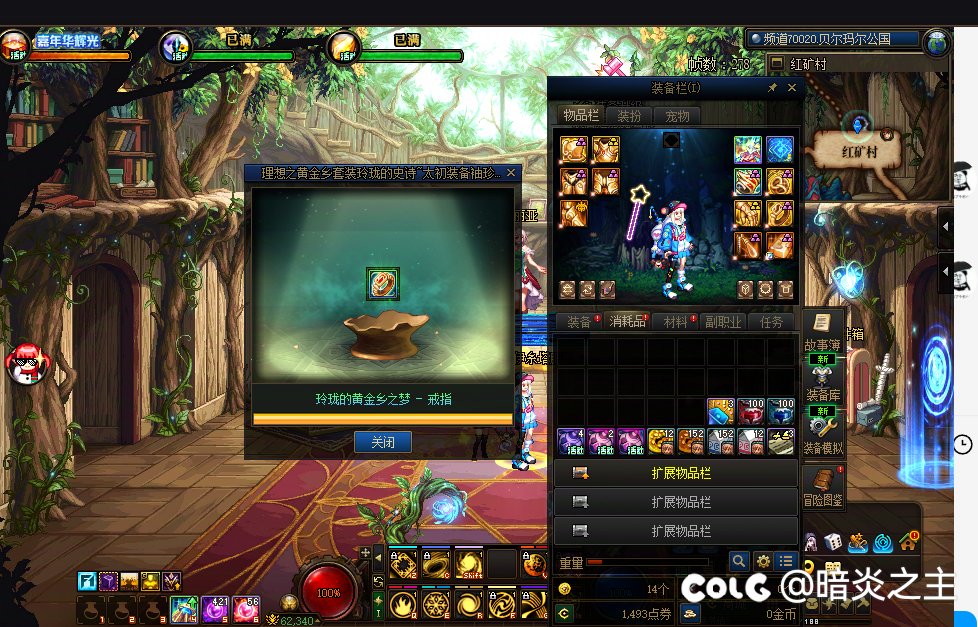This screenshot has width=978, height=627.
Task: Close the 装备栏 inventory window
Action: click(793, 88)
